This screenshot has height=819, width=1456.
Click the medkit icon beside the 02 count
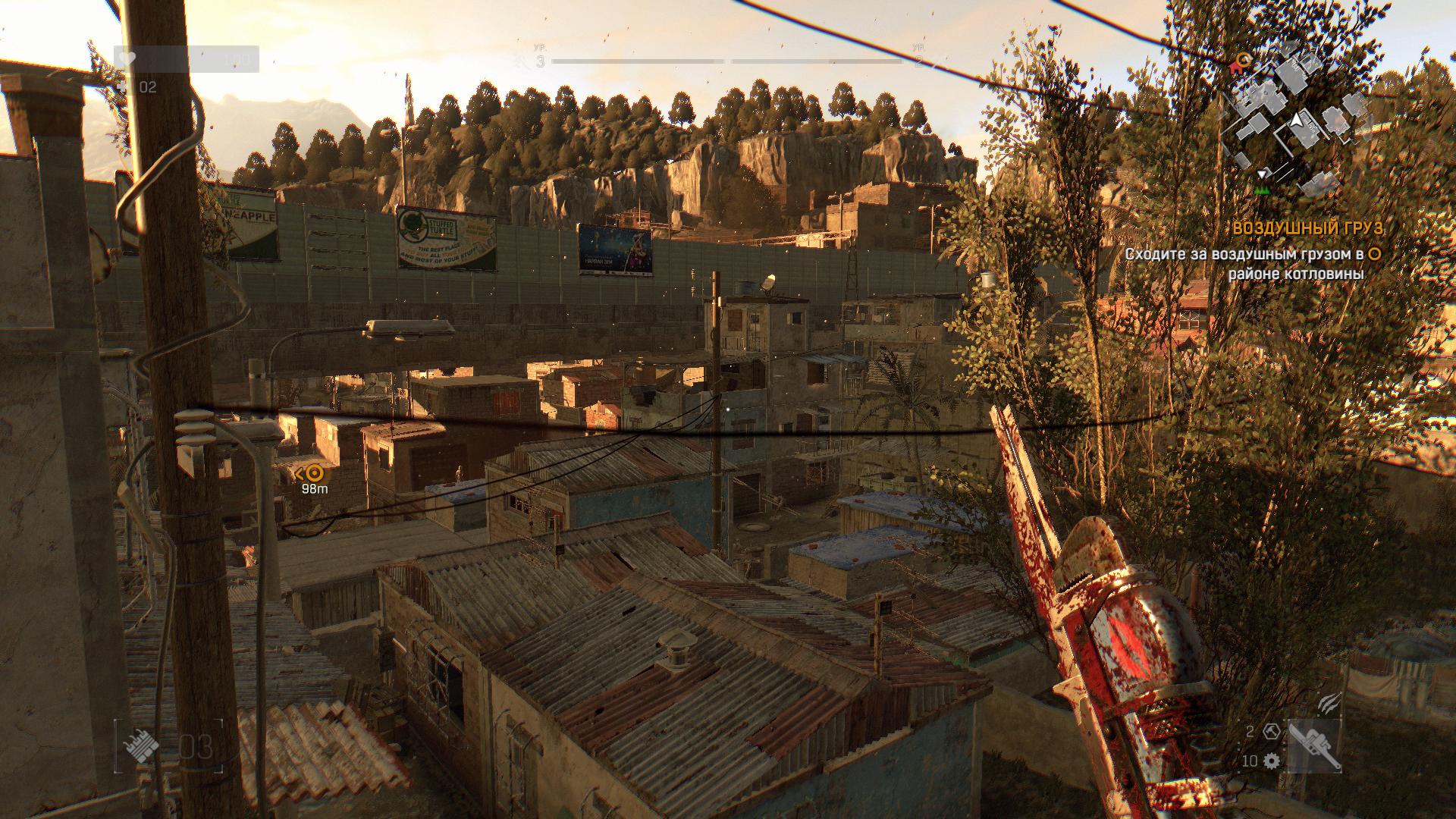[124, 87]
